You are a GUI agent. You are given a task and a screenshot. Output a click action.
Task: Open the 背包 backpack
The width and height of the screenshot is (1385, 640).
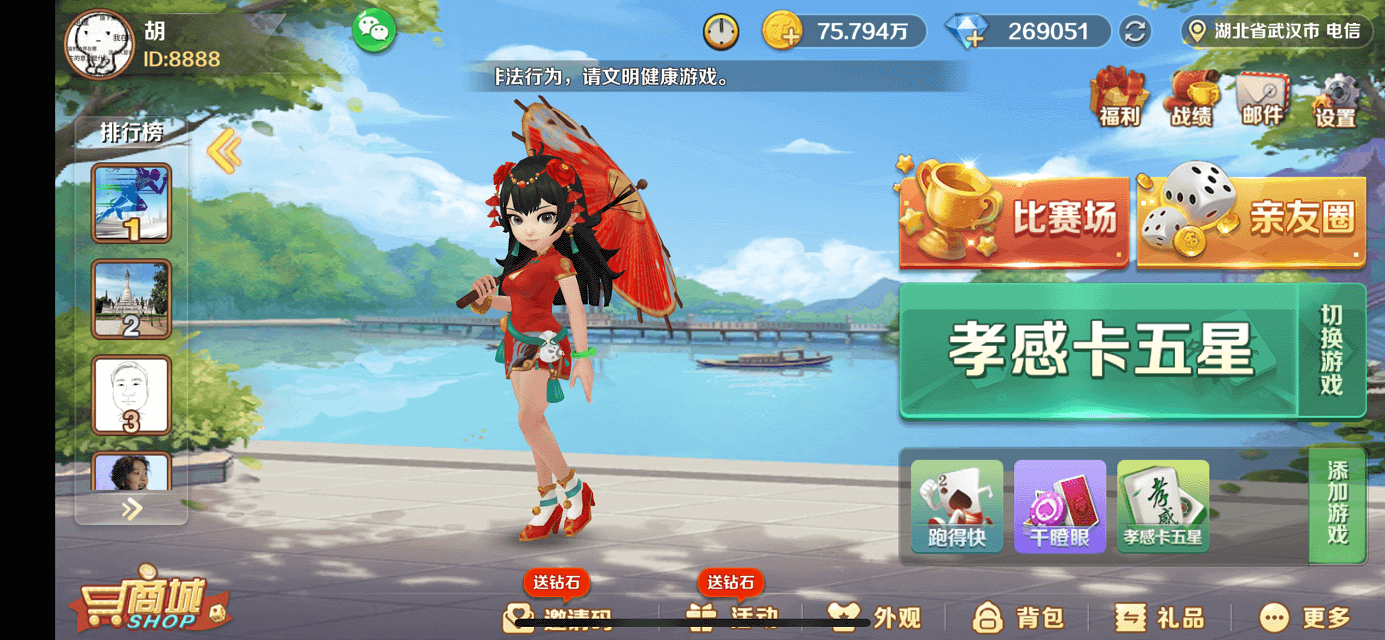(1018, 617)
